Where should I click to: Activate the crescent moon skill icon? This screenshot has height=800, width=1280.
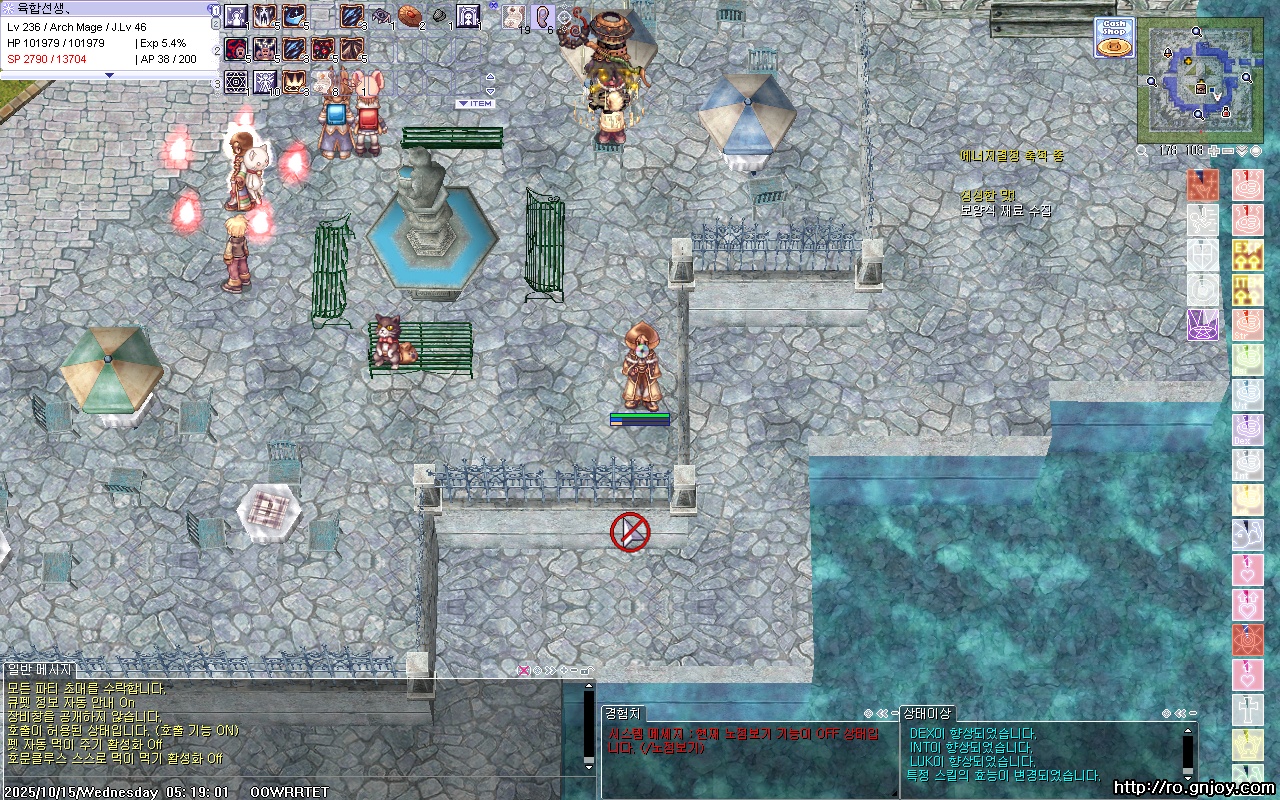[294, 16]
